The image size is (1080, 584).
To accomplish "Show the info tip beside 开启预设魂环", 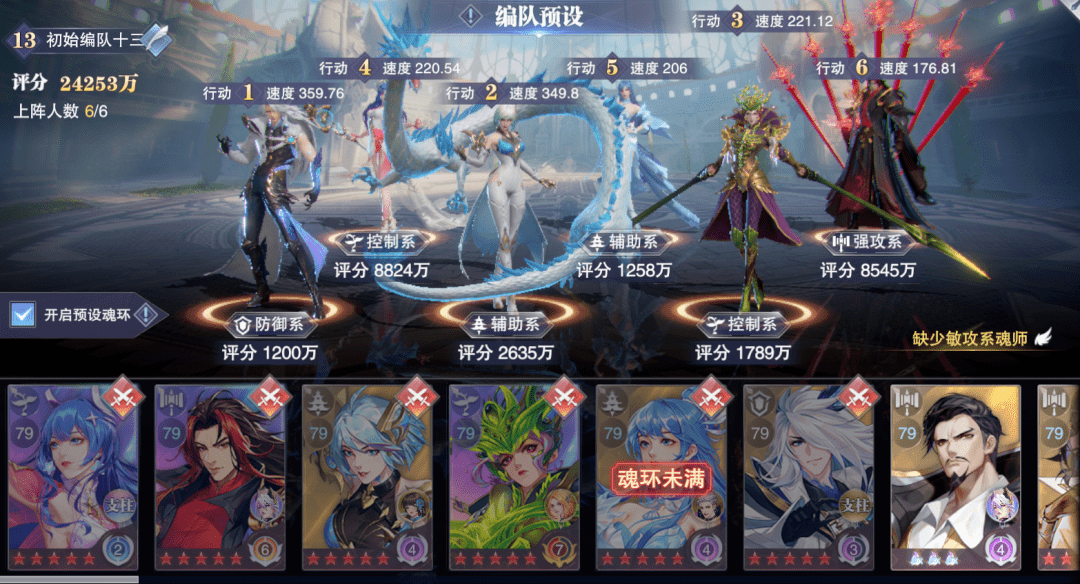I will pos(146,315).
